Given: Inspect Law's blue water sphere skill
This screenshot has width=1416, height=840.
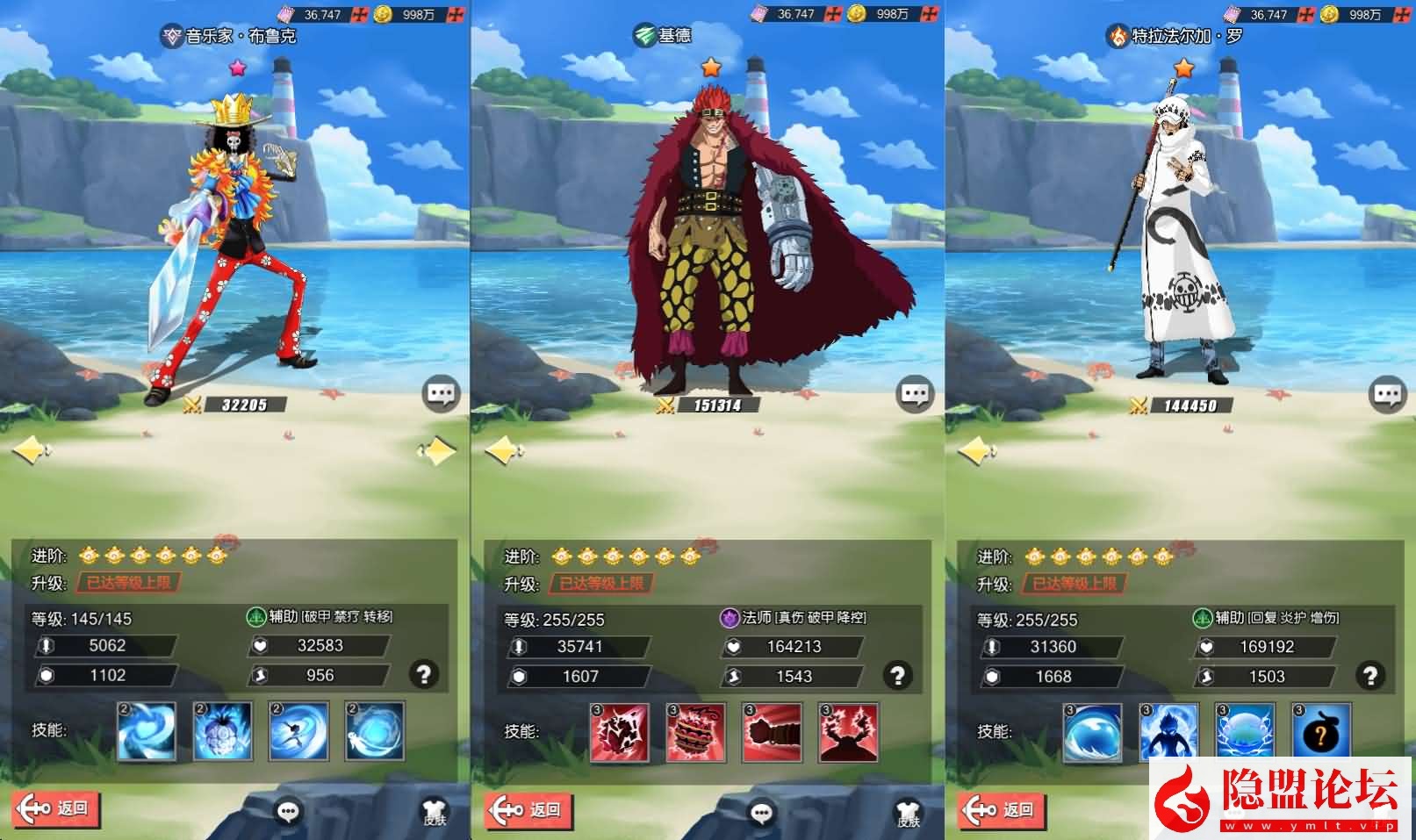Looking at the screenshot, I should (x=1092, y=731).
